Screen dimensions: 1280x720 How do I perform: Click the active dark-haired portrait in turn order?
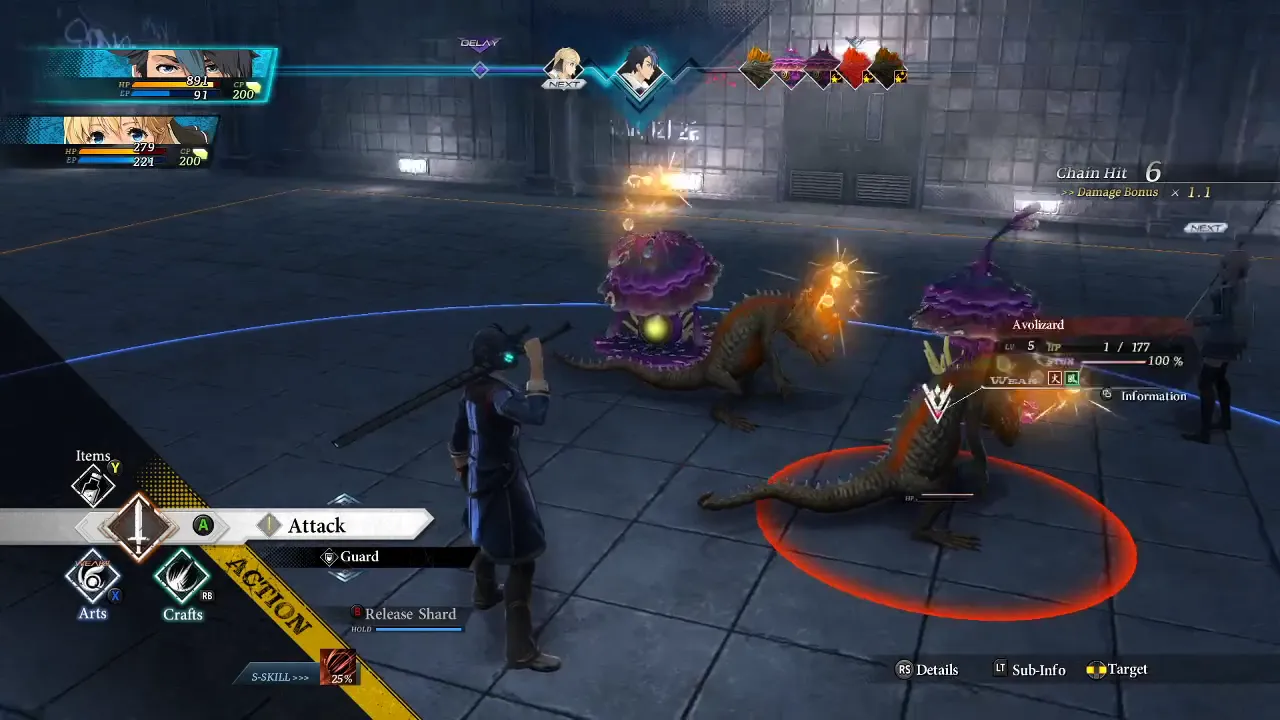(636, 70)
